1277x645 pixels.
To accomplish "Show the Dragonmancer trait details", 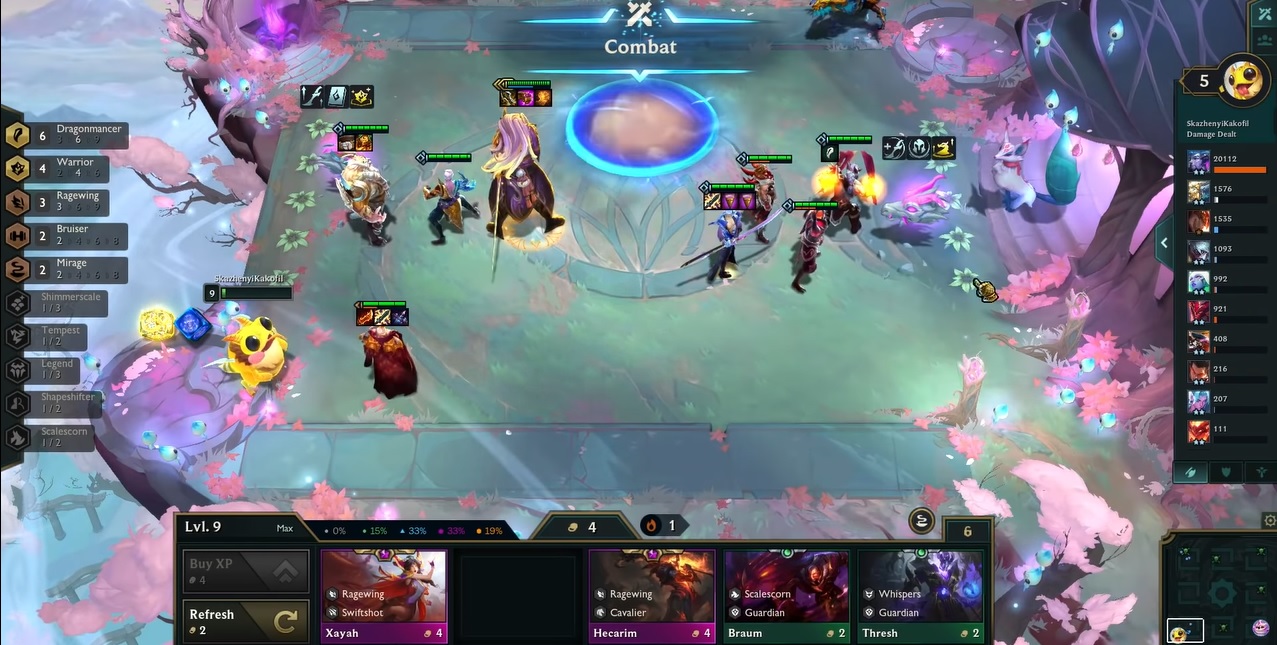I will click(66, 136).
